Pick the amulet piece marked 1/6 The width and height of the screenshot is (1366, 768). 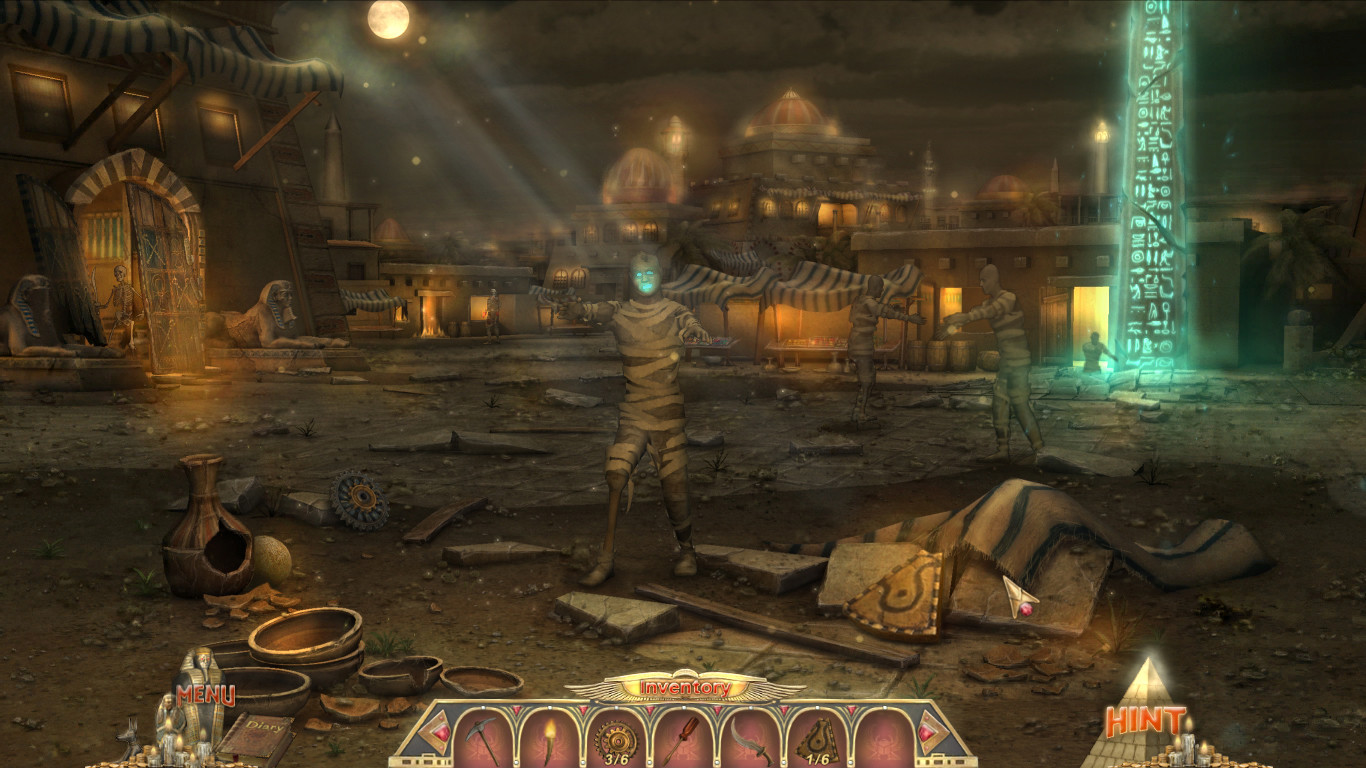(818, 740)
